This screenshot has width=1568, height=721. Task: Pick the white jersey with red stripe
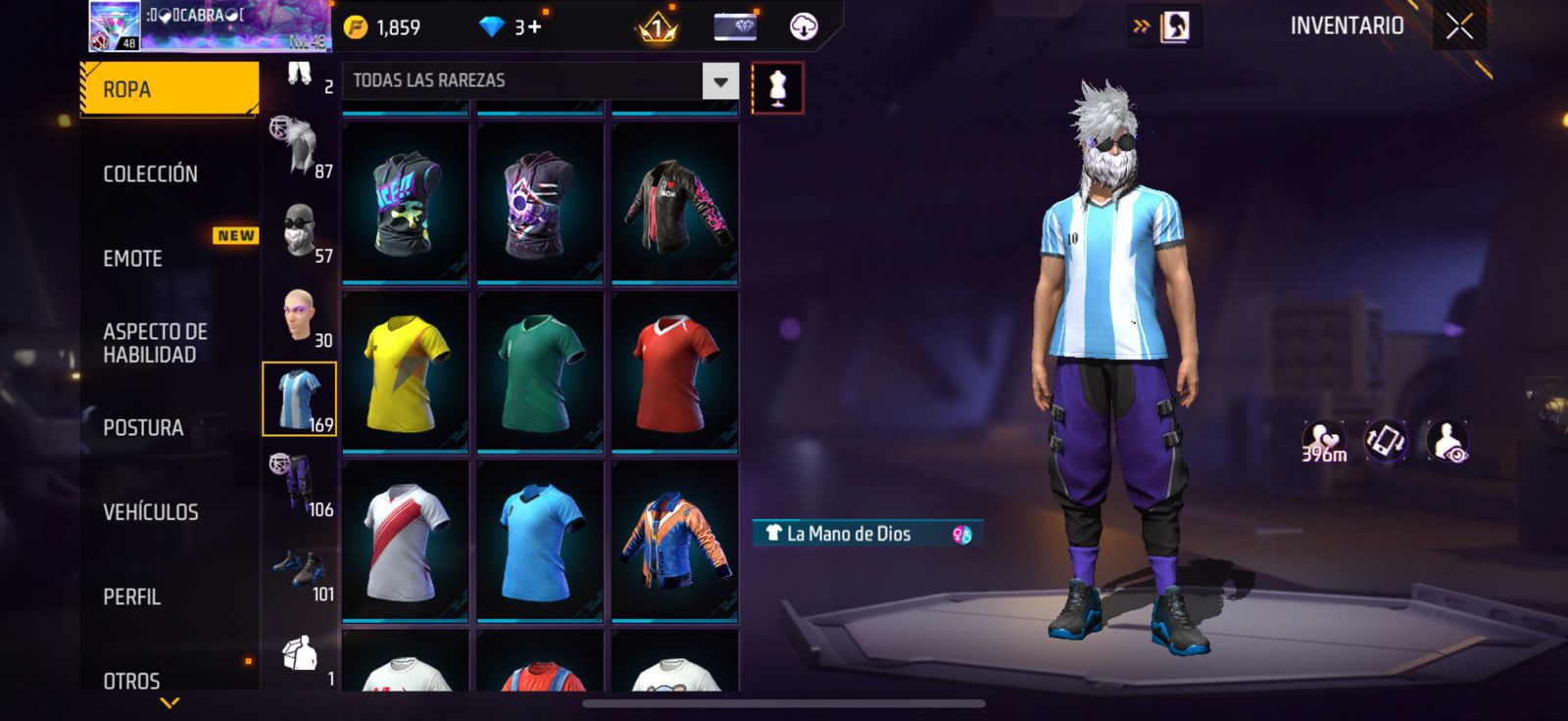coord(406,541)
